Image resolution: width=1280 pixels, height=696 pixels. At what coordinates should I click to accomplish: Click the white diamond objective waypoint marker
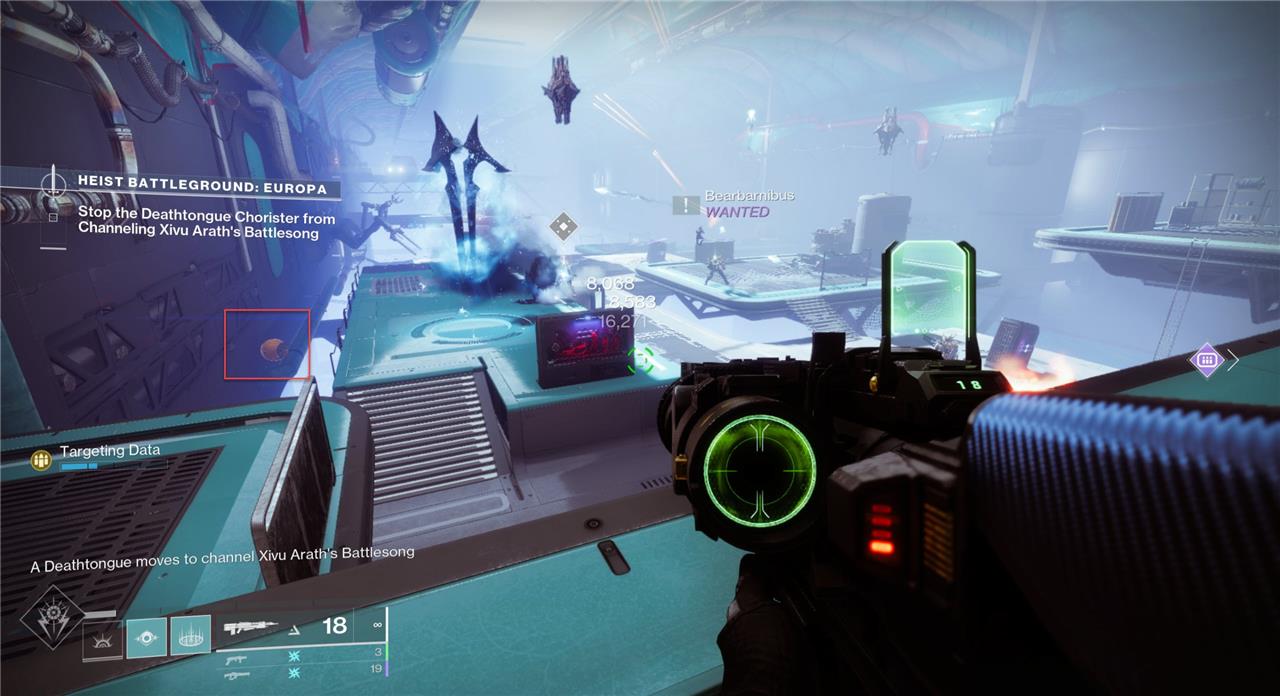[564, 226]
